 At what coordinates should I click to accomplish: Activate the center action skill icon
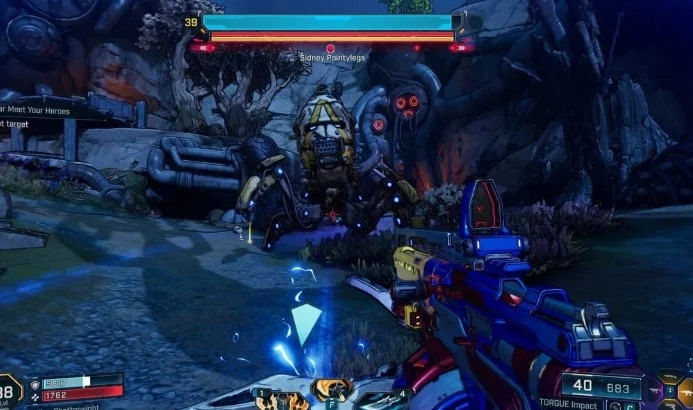click(329, 391)
